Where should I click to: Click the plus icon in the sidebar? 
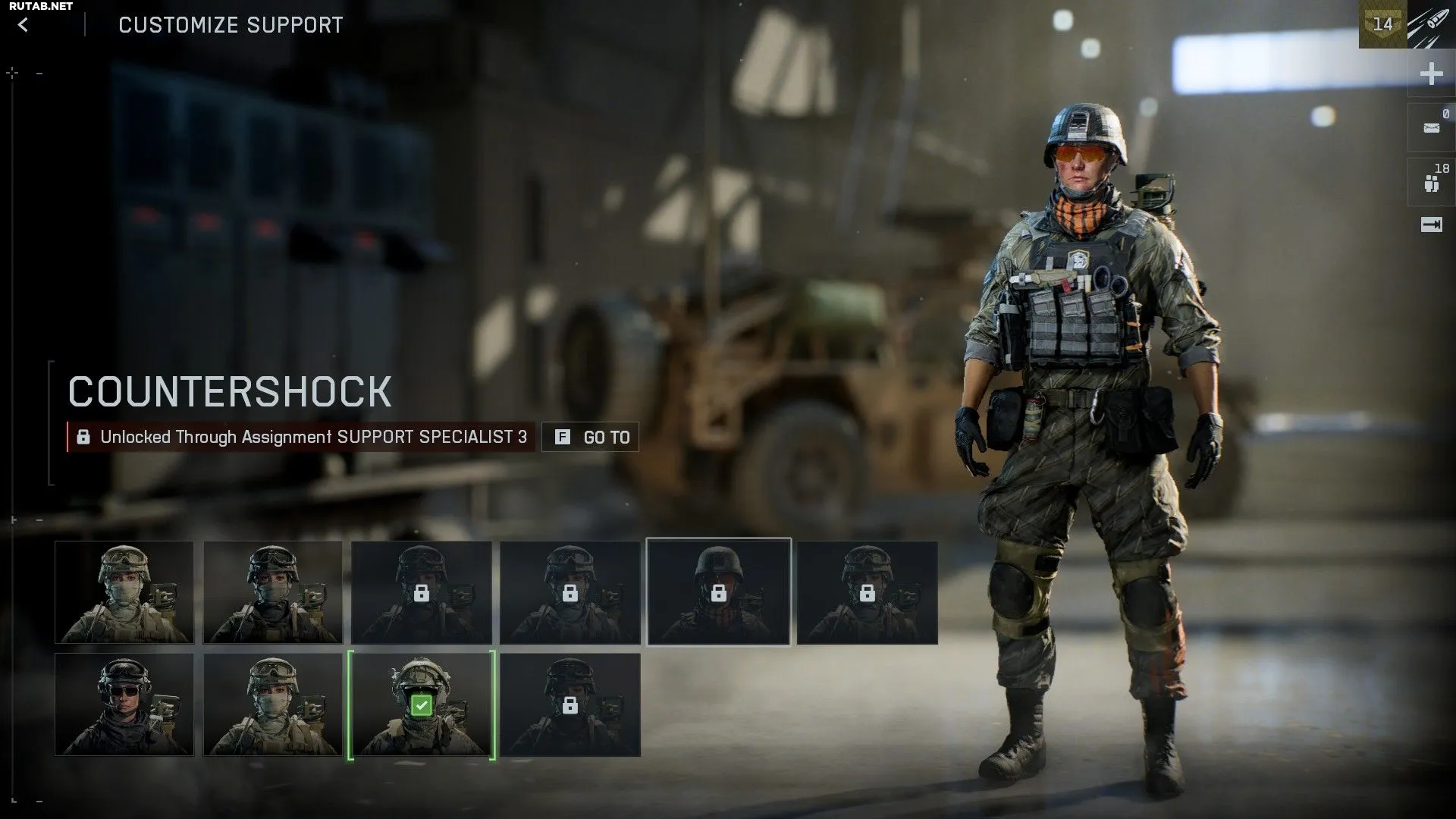point(1431,74)
